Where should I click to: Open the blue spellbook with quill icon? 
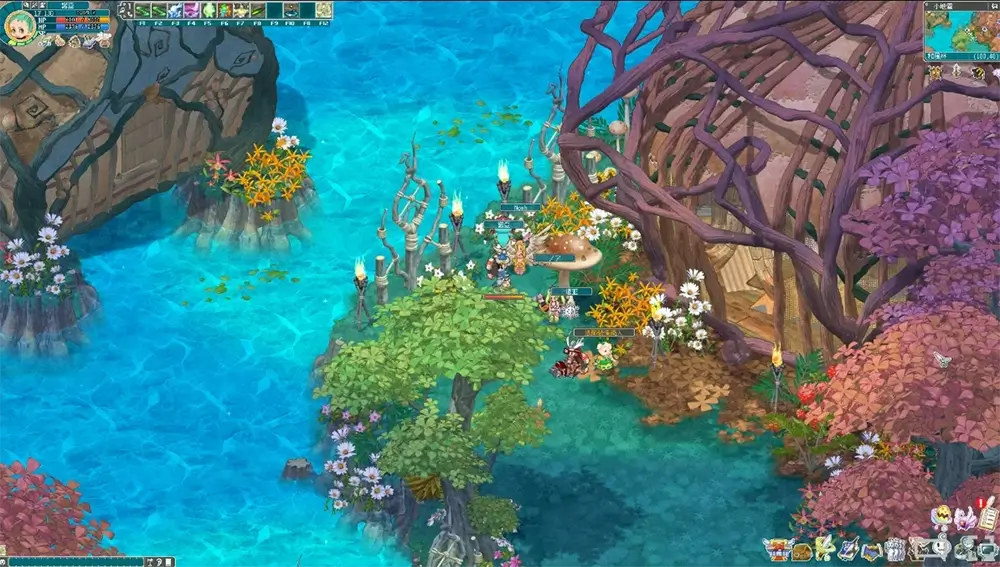point(850,549)
